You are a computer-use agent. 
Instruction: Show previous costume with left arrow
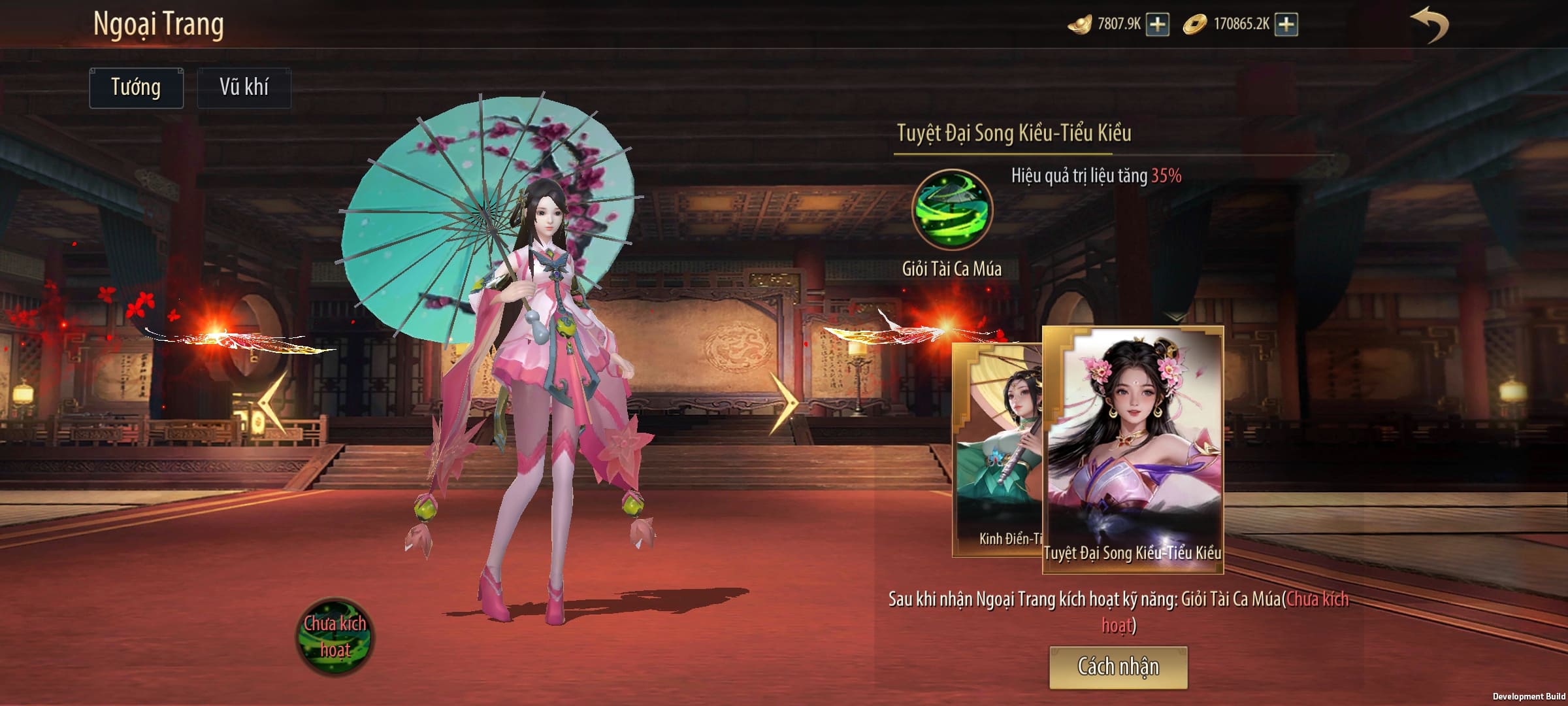pos(273,403)
